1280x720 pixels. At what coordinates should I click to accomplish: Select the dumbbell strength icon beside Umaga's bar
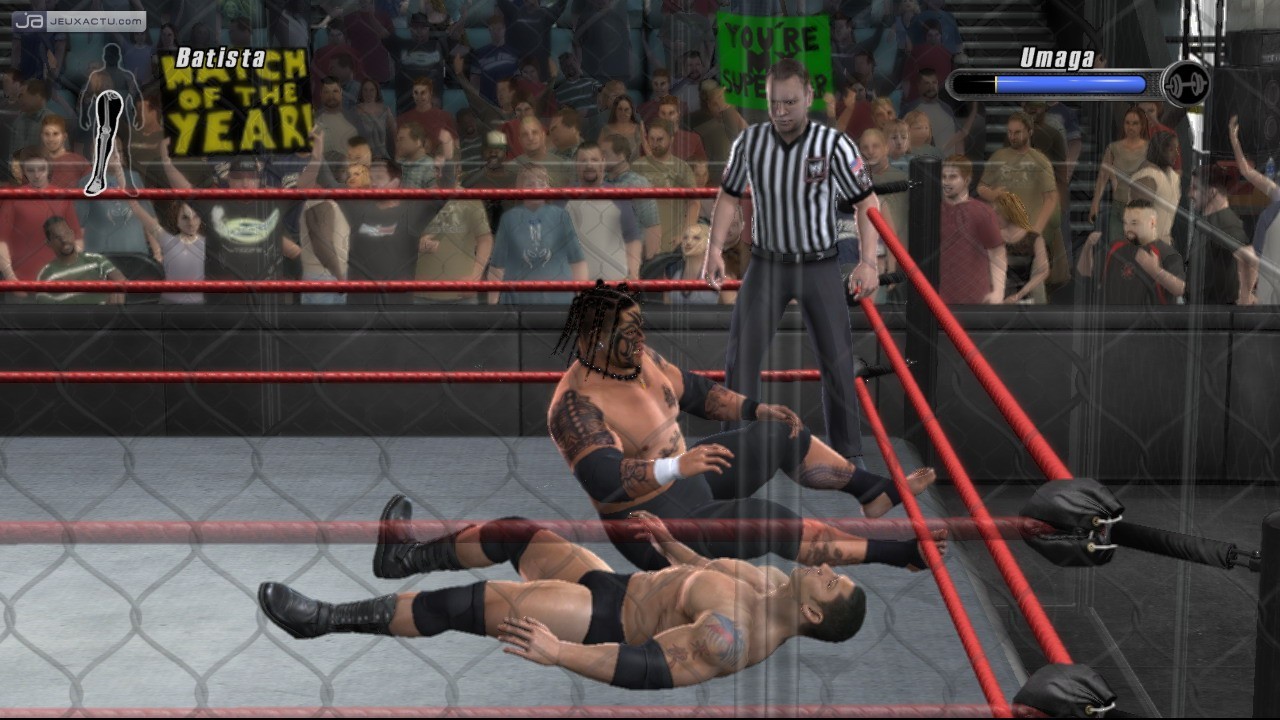[x=1183, y=85]
